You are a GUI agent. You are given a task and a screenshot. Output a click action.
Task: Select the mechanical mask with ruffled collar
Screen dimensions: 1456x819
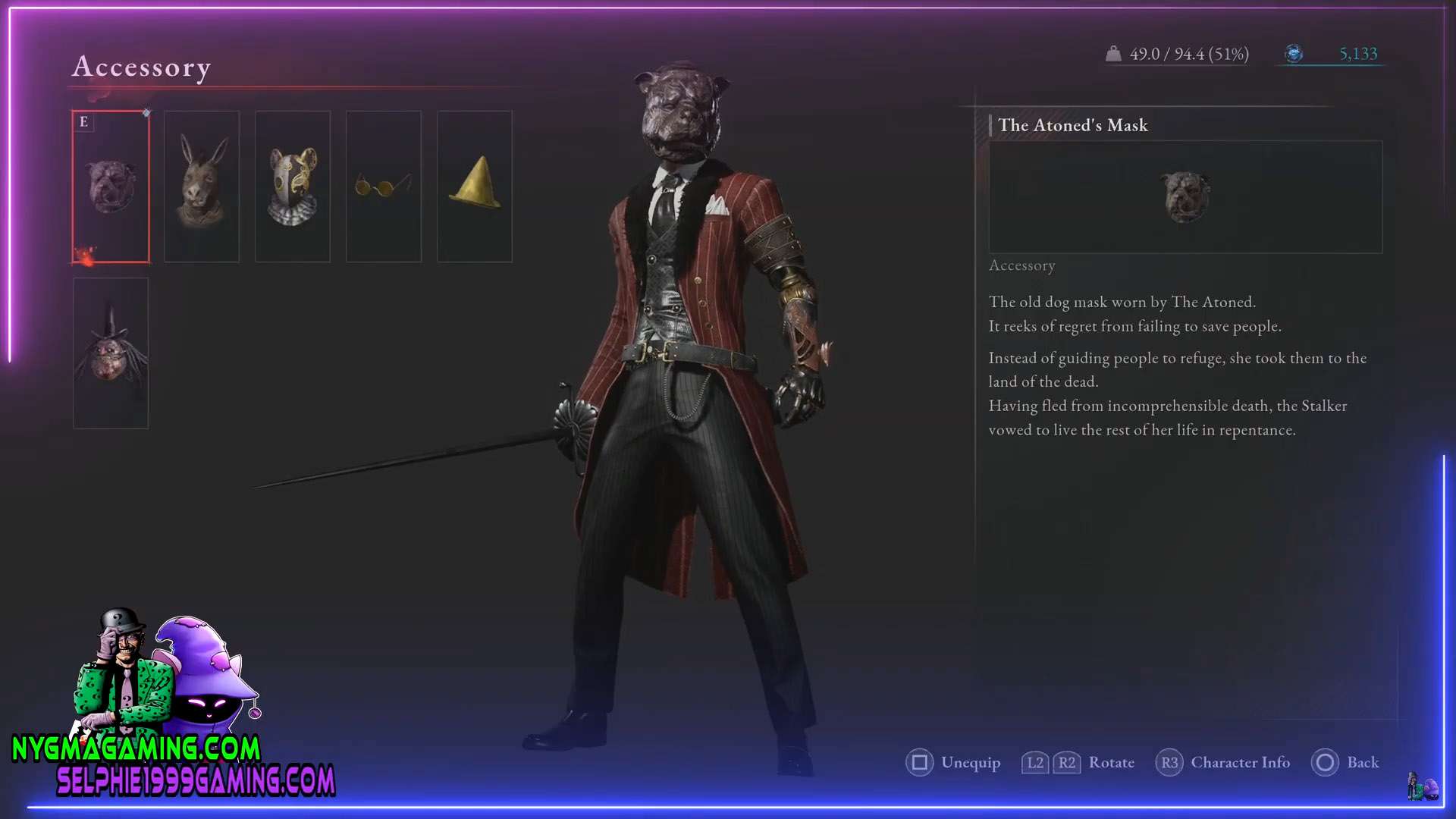293,187
